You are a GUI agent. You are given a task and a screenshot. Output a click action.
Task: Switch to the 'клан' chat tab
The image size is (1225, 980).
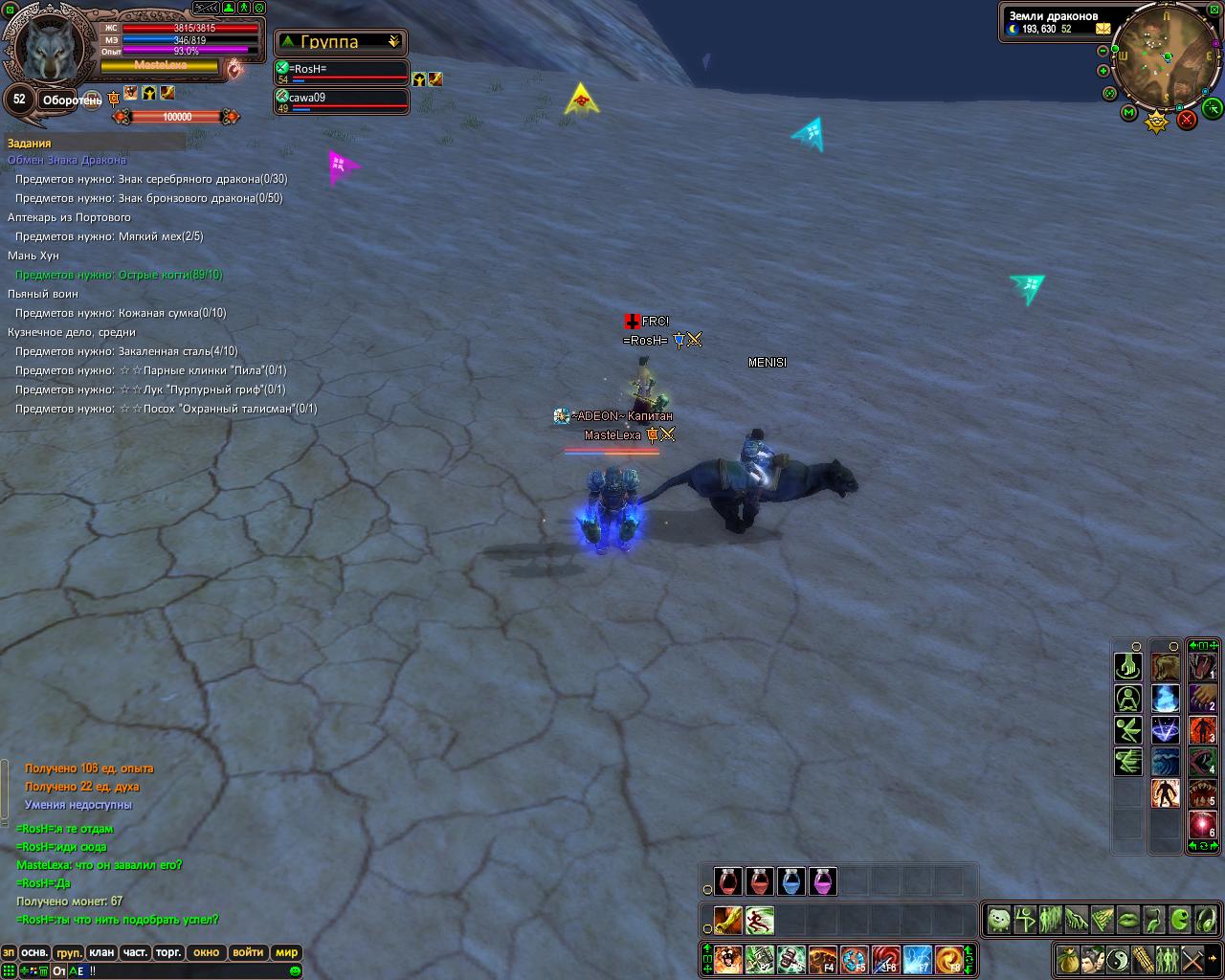101,953
